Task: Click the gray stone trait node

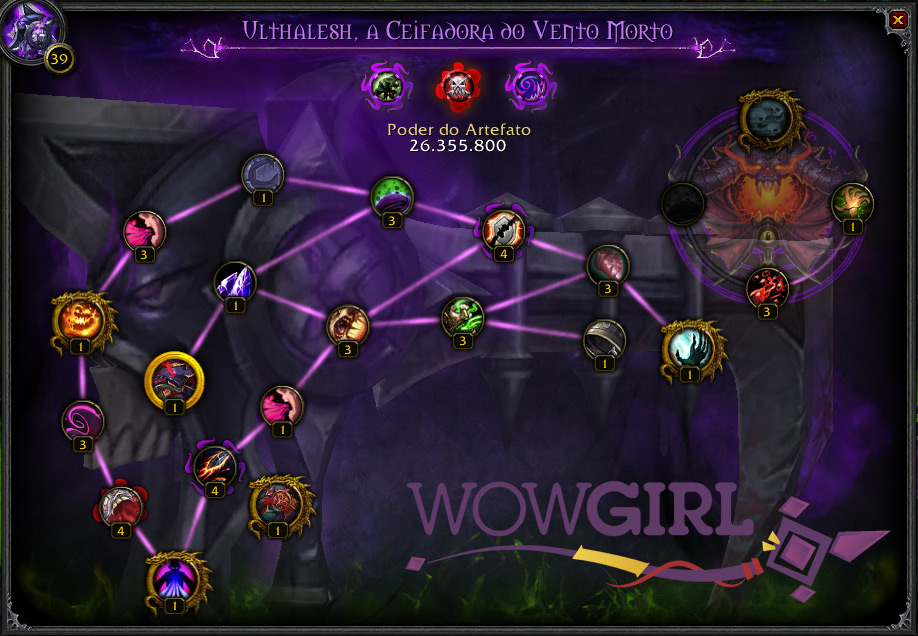Action: click(x=263, y=174)
